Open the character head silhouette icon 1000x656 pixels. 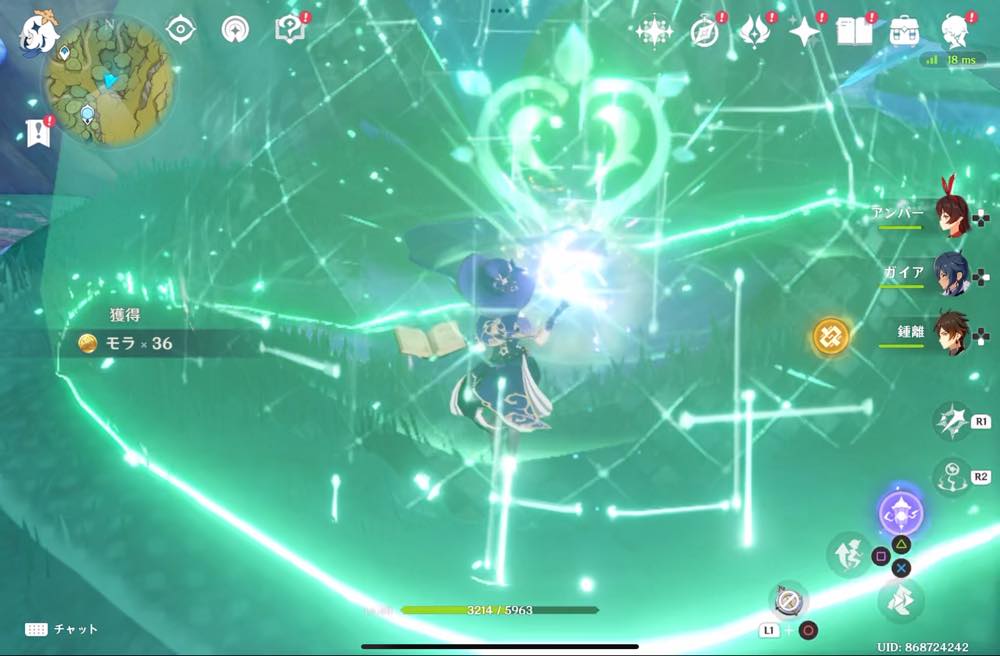tap(955, 31)
